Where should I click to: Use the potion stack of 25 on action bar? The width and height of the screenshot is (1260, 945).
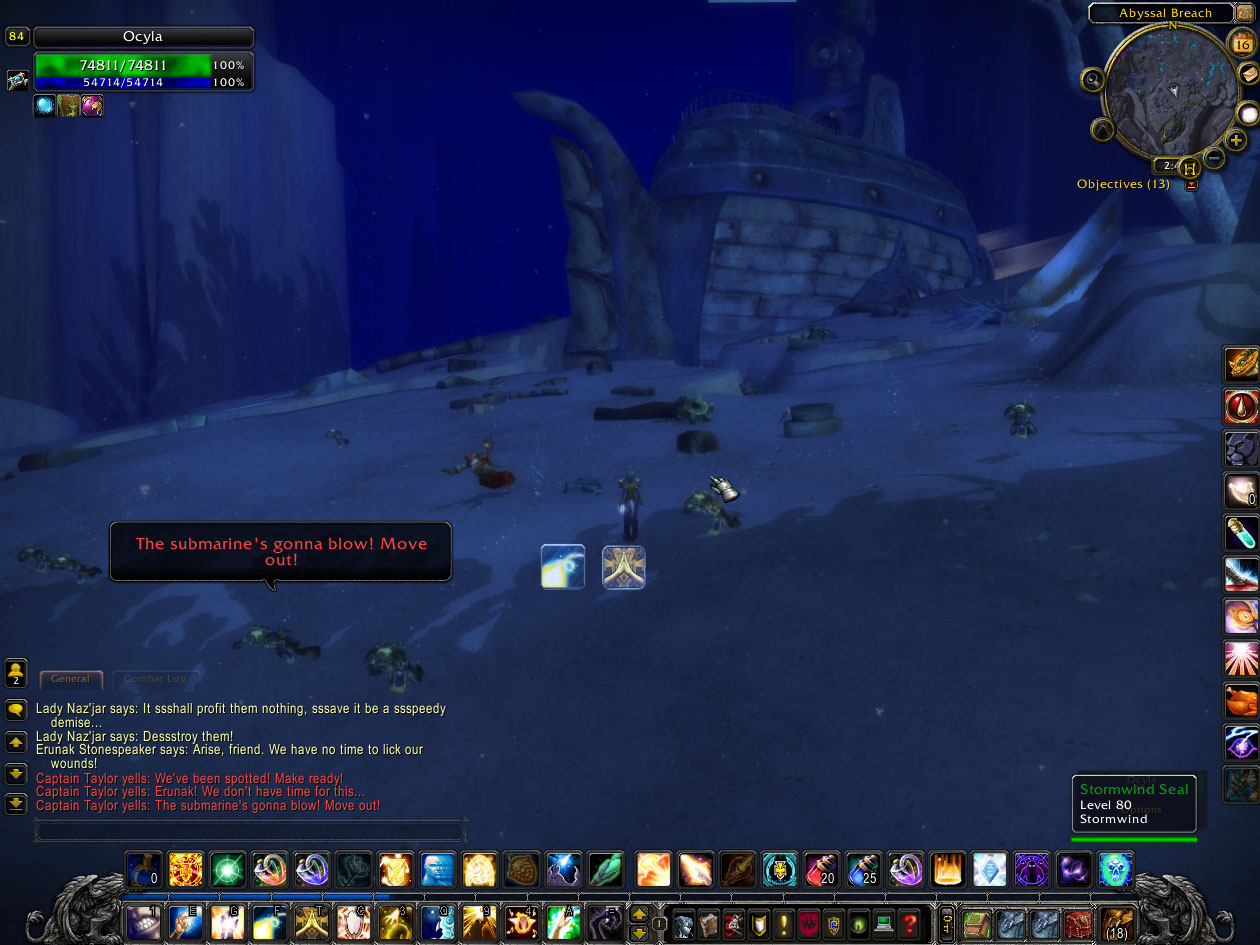pyautogui.click(x=863, y=869)
